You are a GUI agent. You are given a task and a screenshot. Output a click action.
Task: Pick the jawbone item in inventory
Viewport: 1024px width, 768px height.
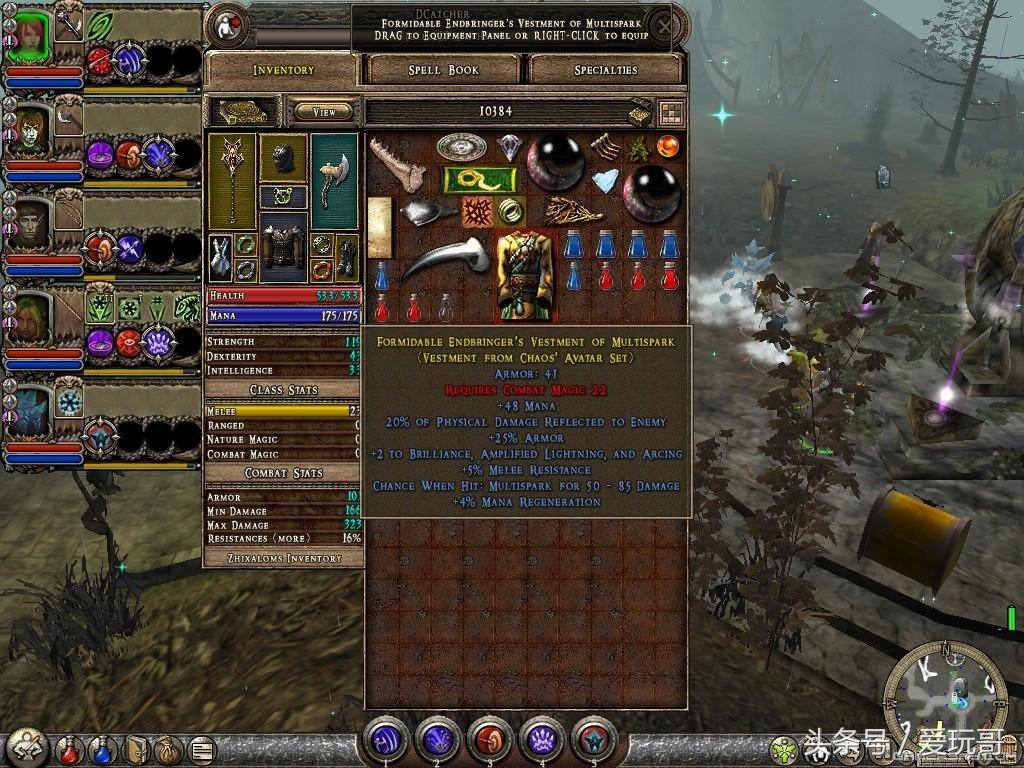(x=397, y=164)
